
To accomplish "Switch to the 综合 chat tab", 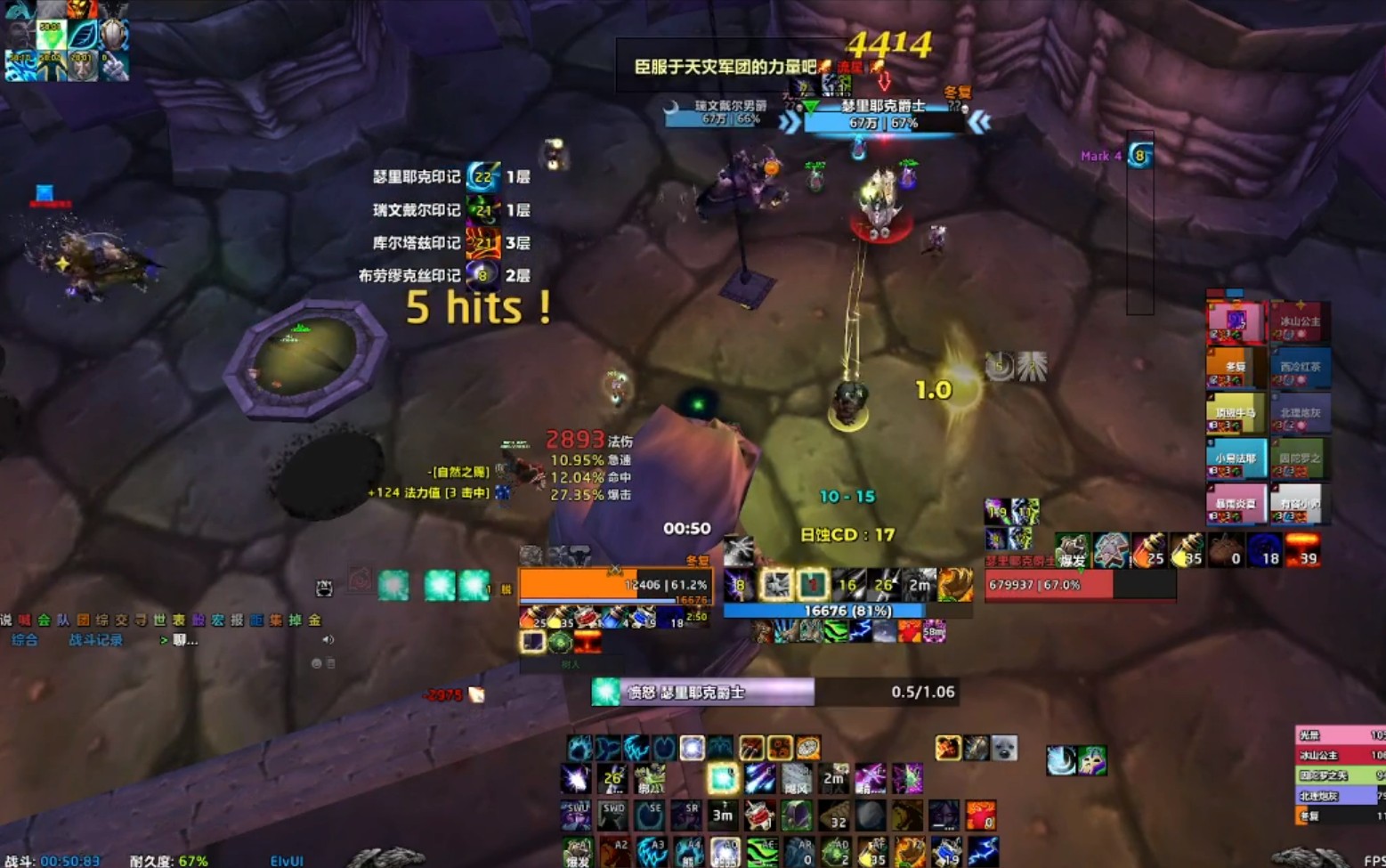I will 24,639.
